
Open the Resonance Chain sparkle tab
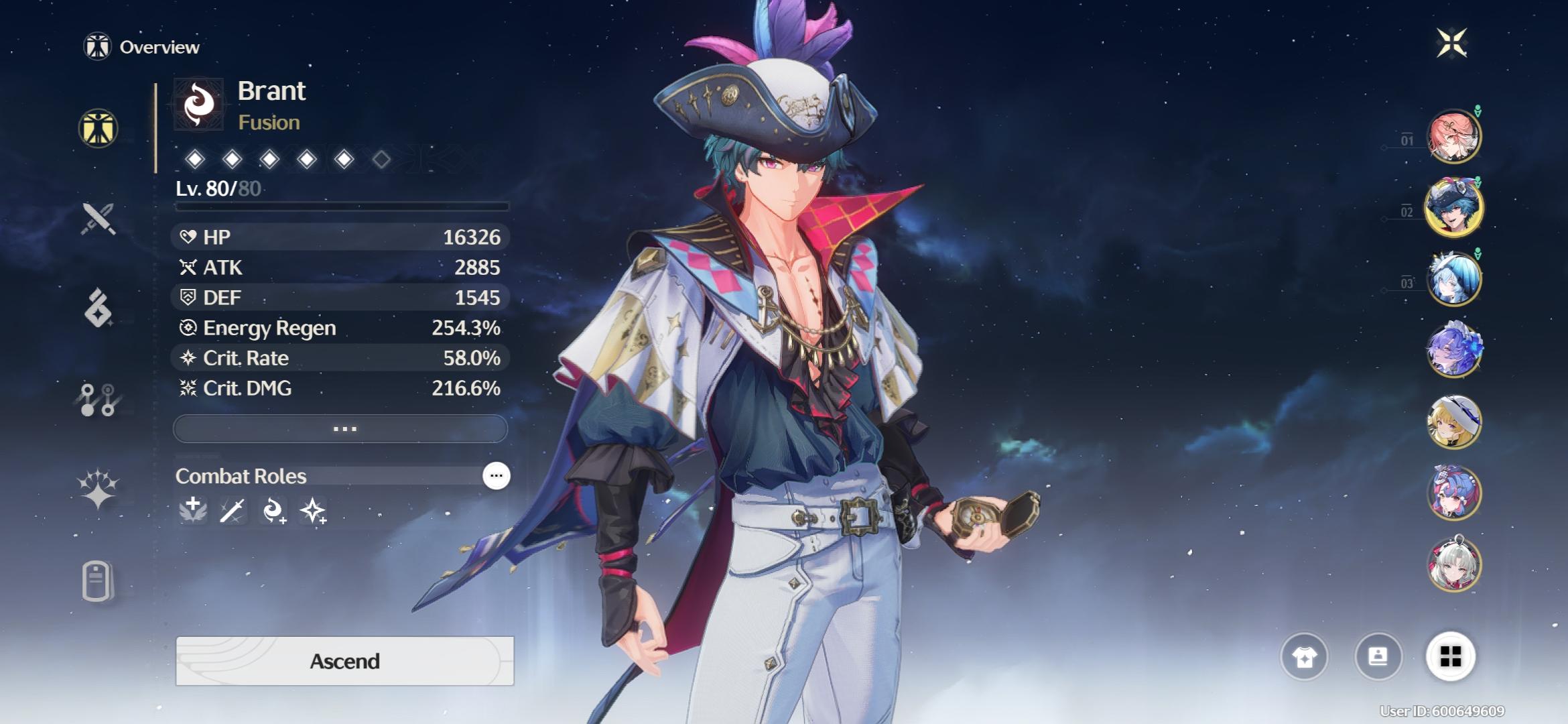pyautogui.click(x=99, y=488)
